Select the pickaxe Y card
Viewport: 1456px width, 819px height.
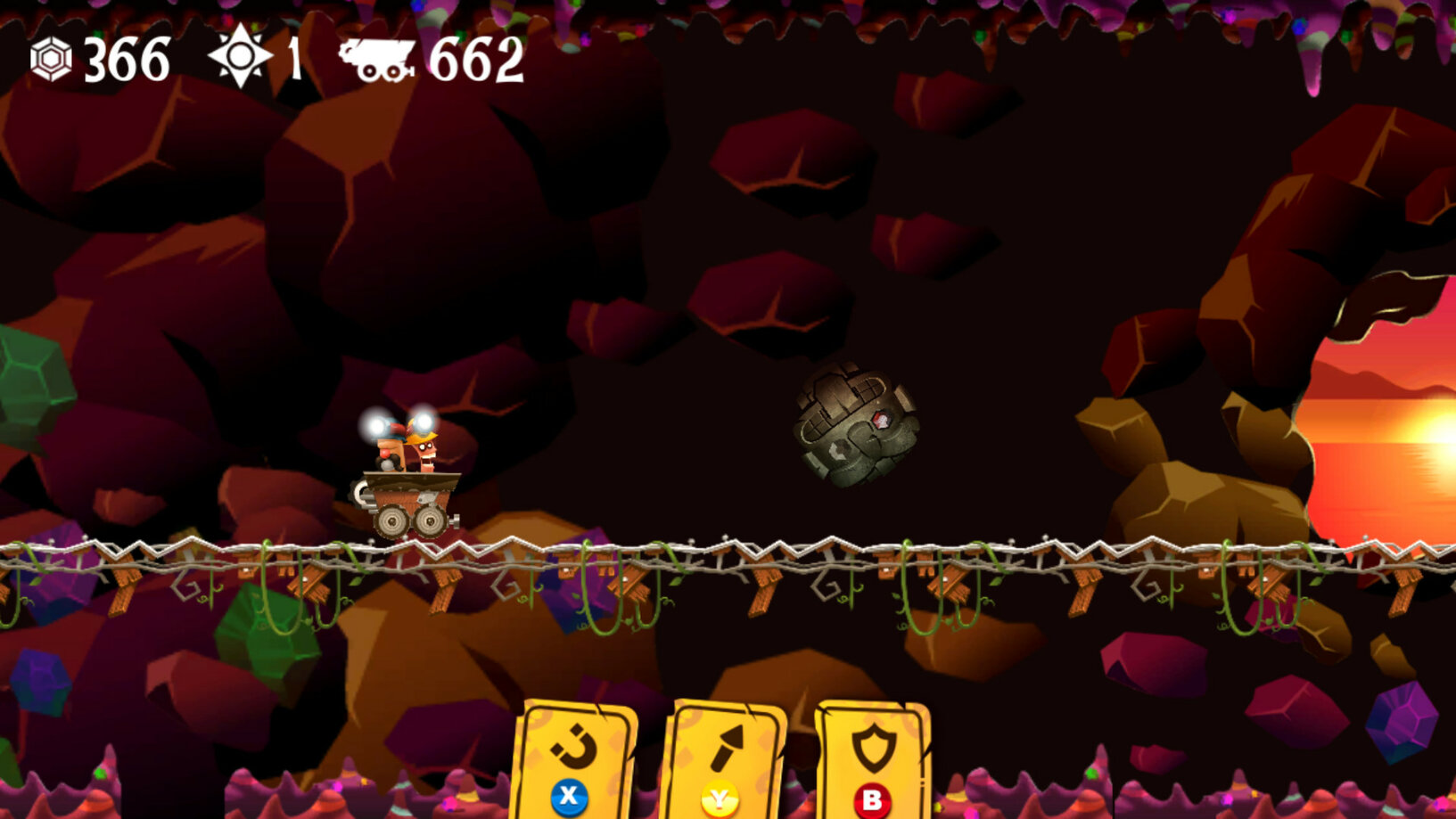pos(728,758)
